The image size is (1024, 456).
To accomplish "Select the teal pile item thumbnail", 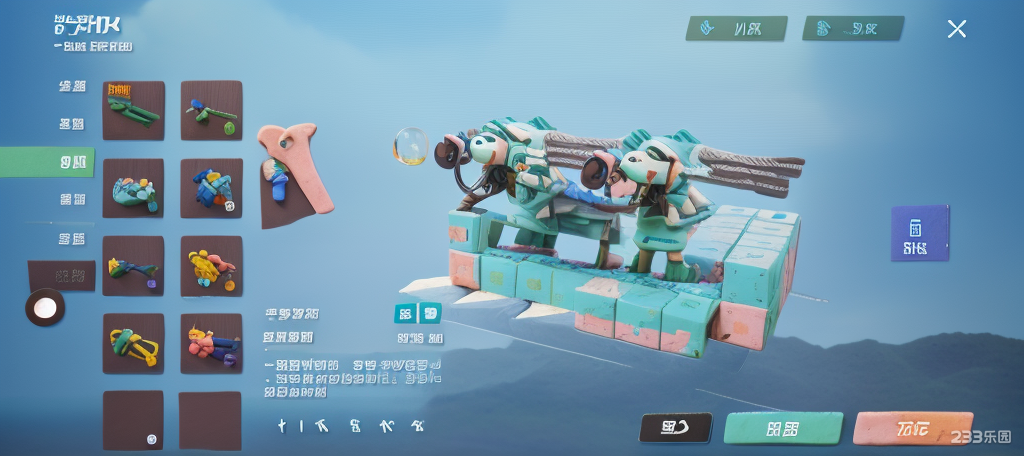I will 133,188.
